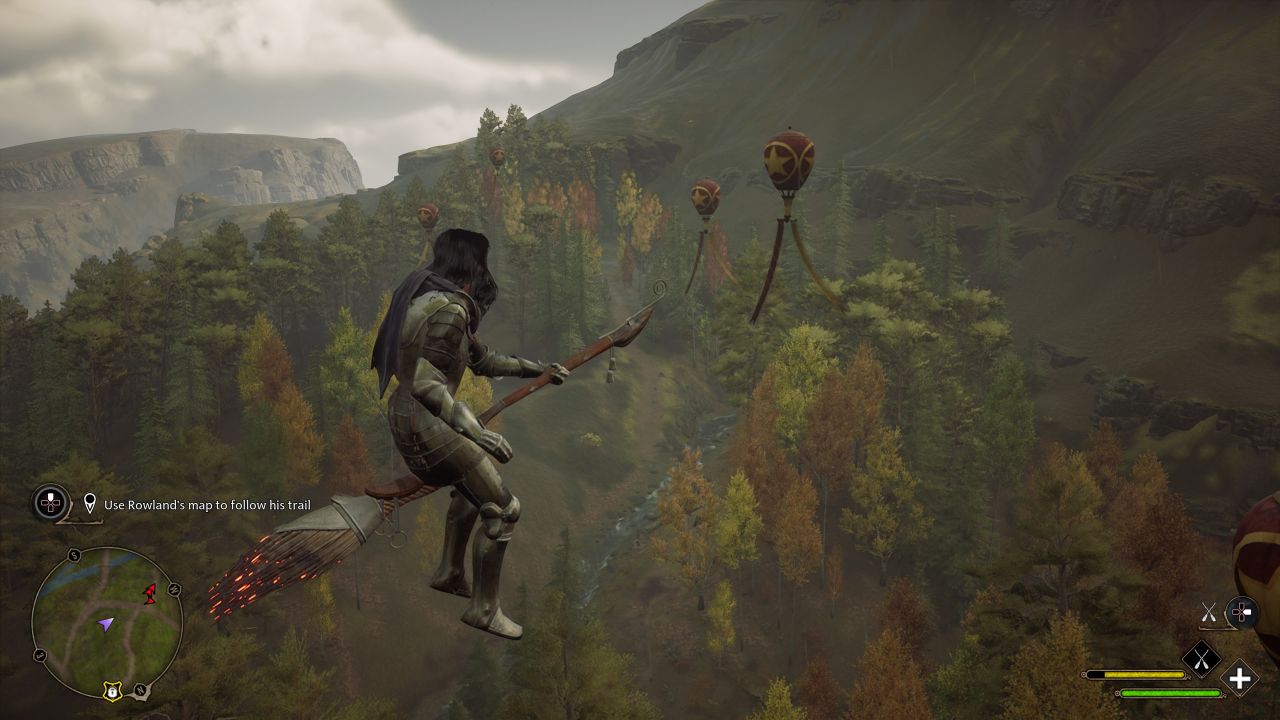Viewport: 1280px width, 720px height.
Task: Open the plus diamond health item icon
Action: pos(1239,679)
